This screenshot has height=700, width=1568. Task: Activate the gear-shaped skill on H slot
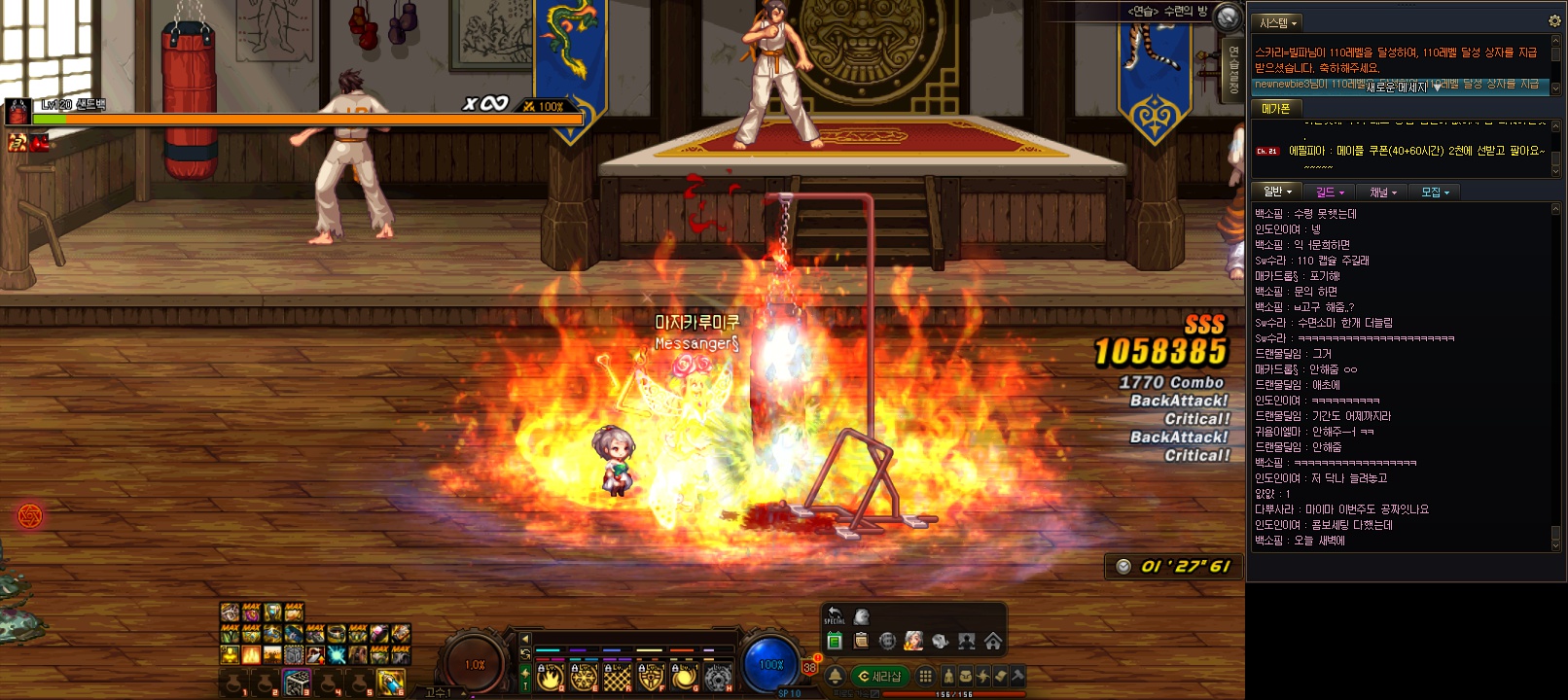pyautogui.click(x=718, y=676)
